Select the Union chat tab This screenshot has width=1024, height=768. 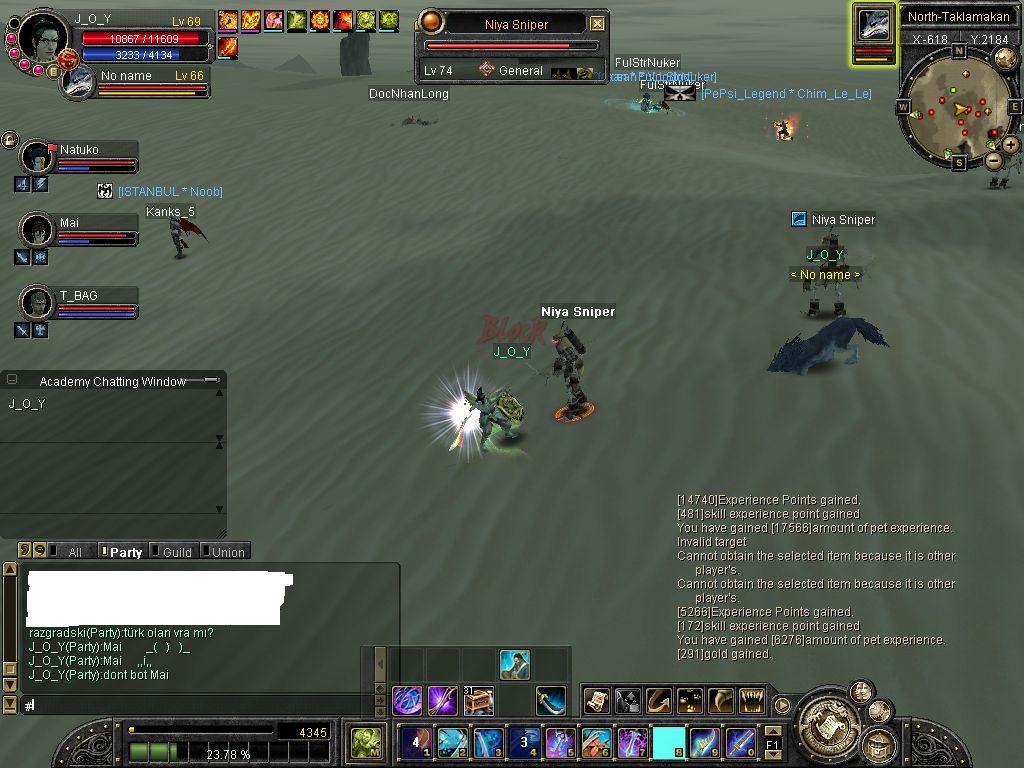click(x=228, y=552)
